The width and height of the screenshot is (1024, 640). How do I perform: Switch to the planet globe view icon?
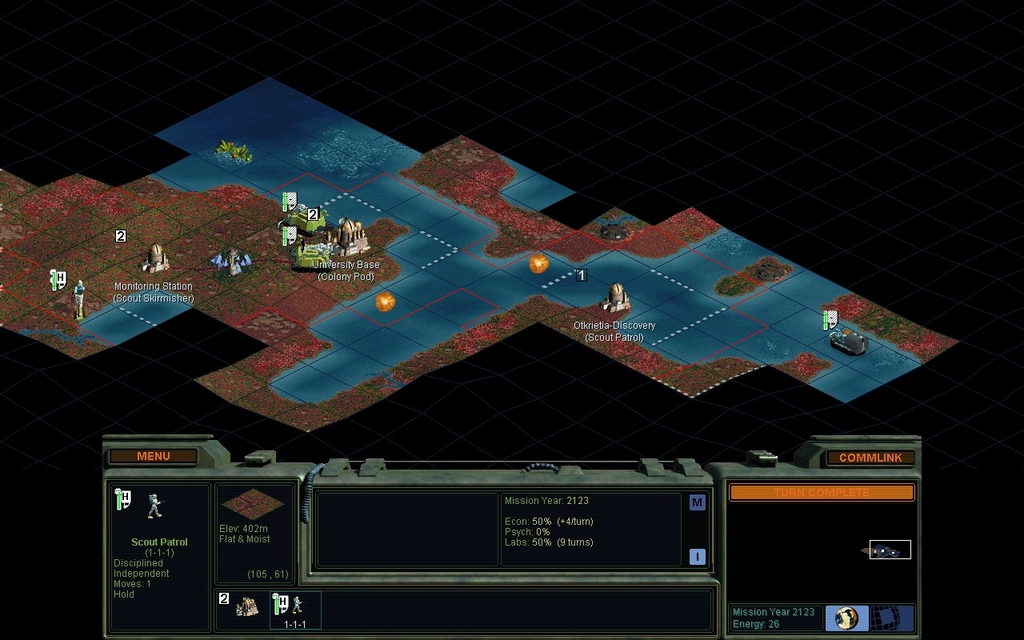[846, 617]
